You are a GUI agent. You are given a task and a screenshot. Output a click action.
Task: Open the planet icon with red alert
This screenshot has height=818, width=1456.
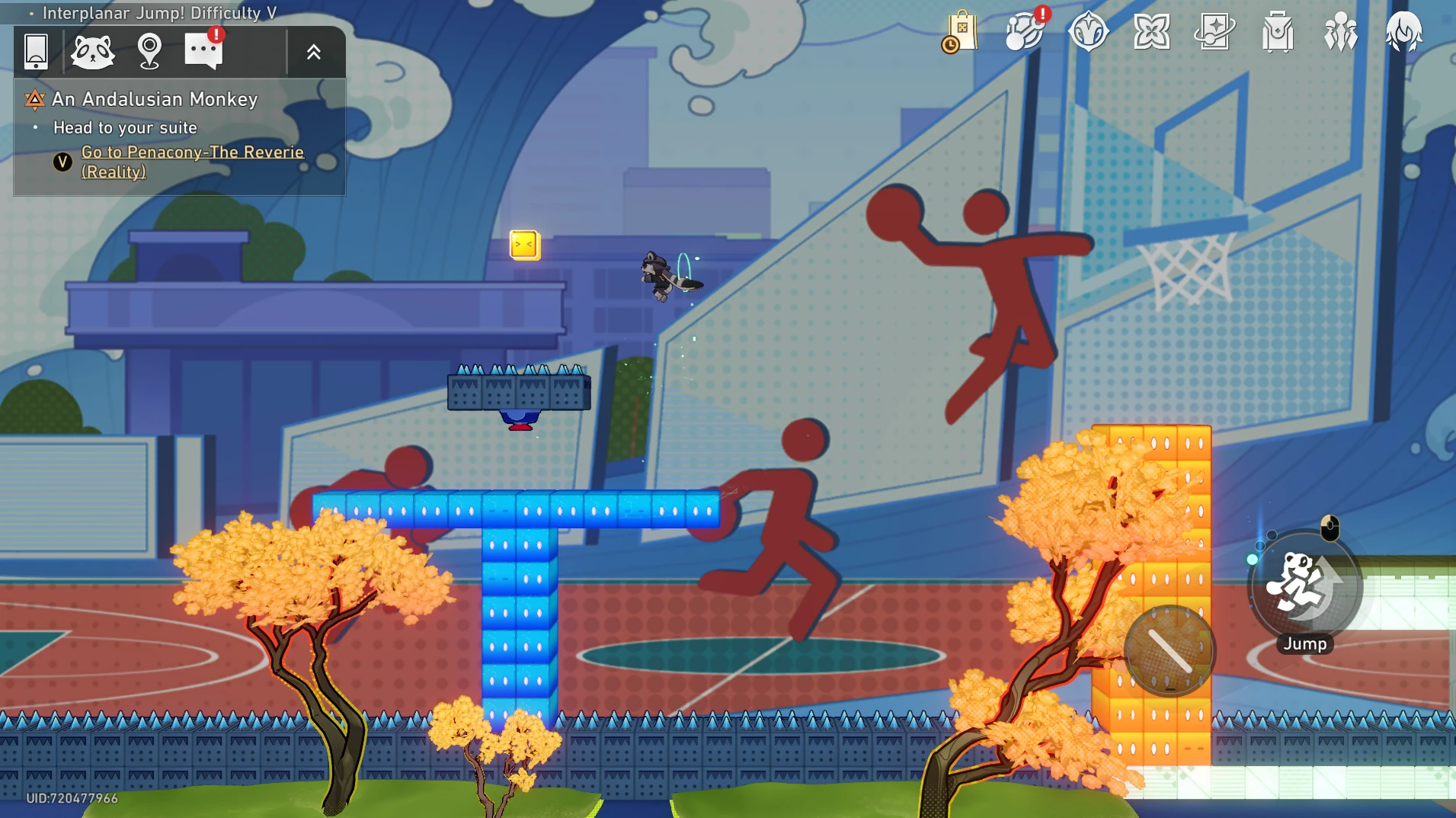[1025, 32]
